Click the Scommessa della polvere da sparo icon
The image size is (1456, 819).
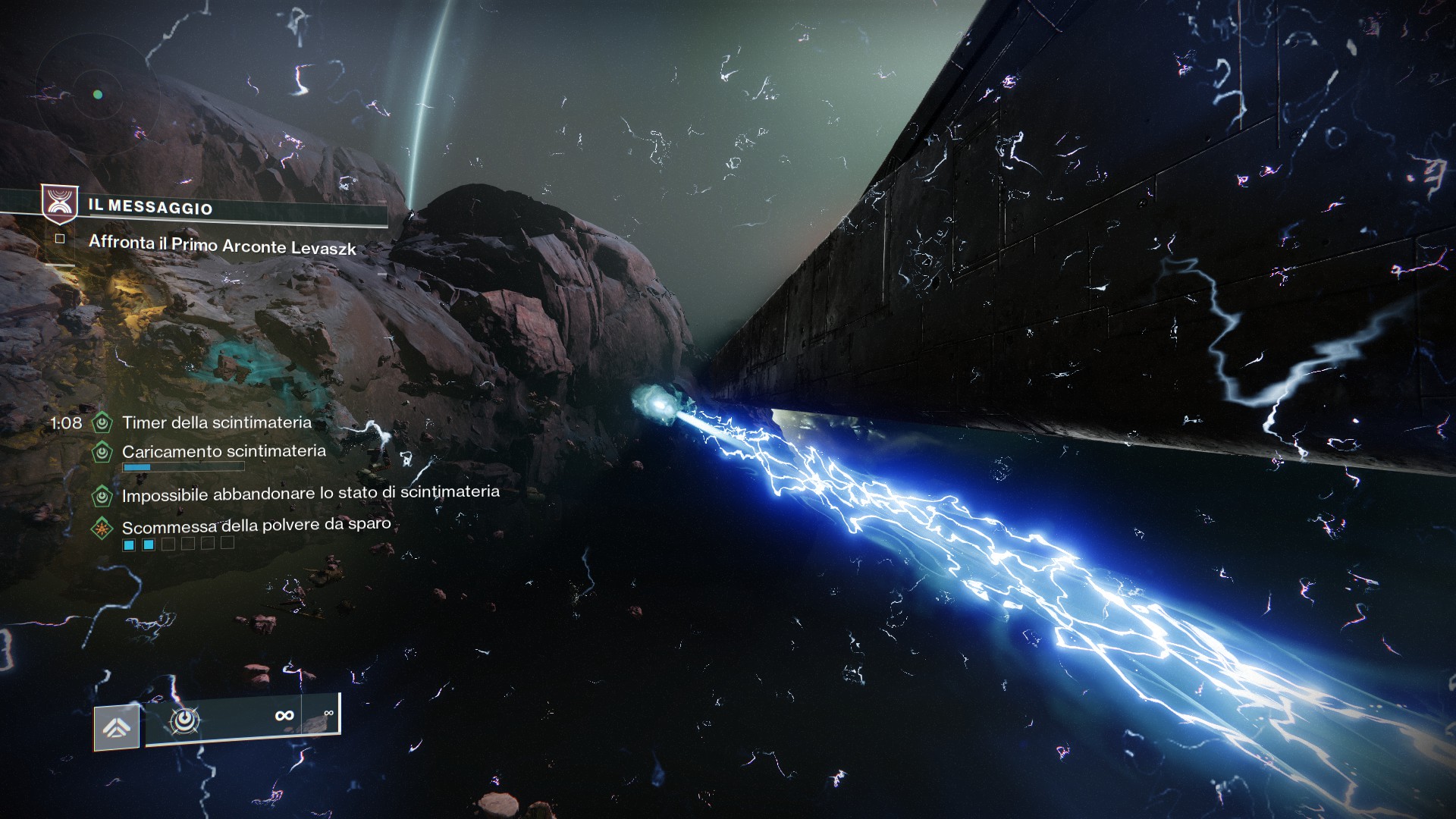click(x=102, y=527)
